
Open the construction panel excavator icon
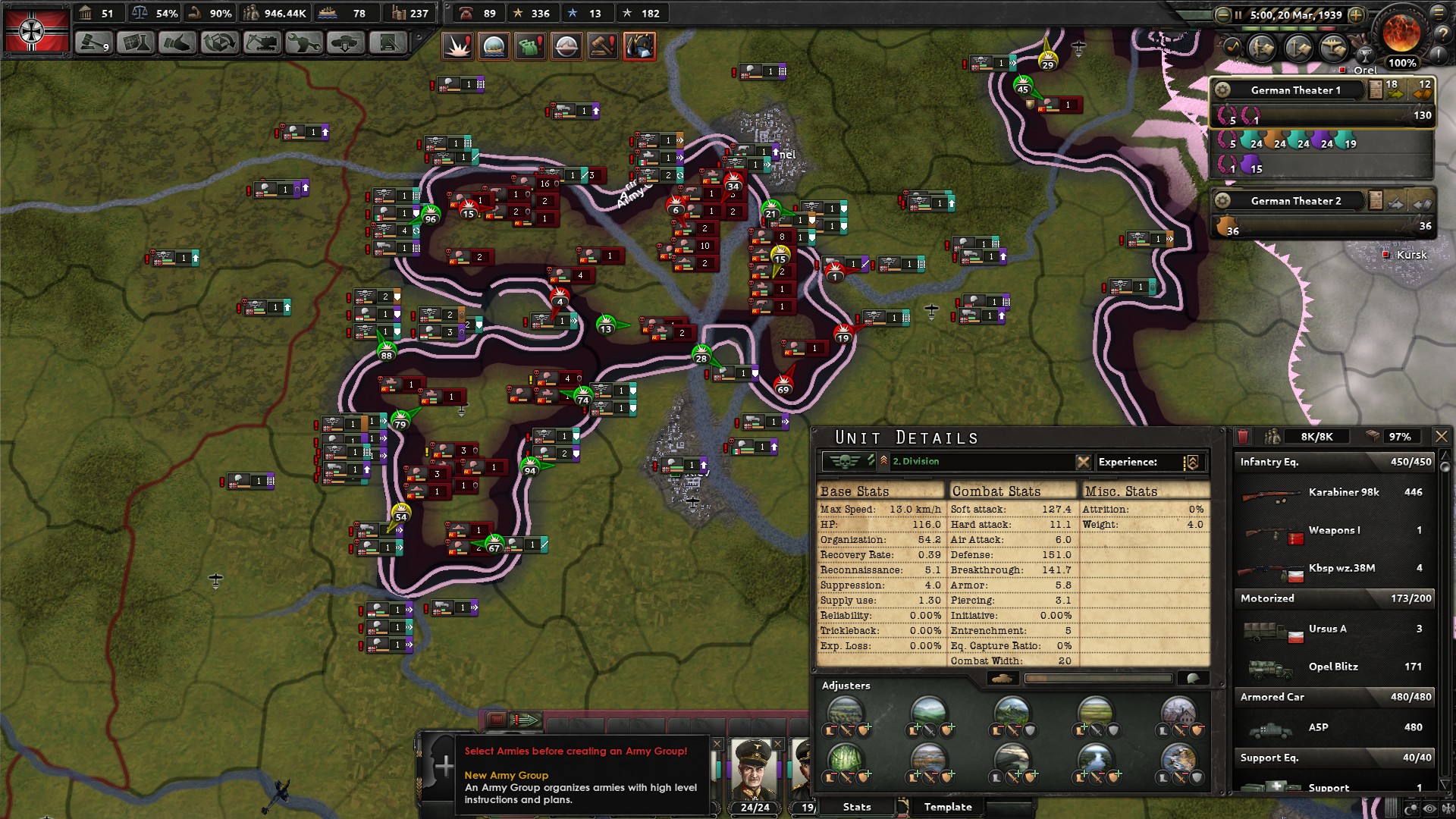(260, 43)
